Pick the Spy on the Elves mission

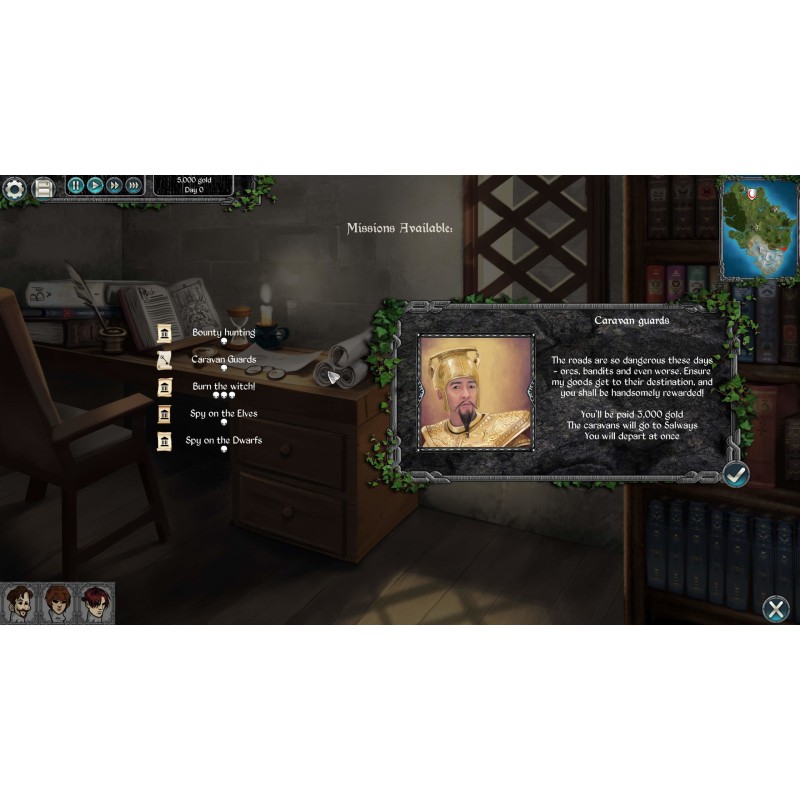click(223, 414)
